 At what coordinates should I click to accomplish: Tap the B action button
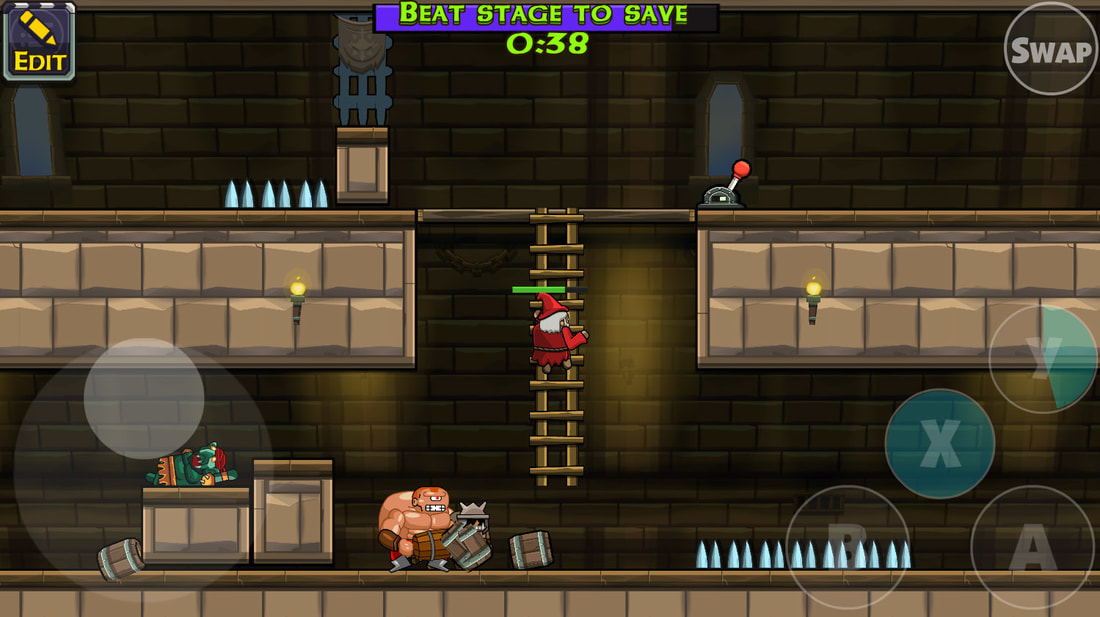point(847,547)
